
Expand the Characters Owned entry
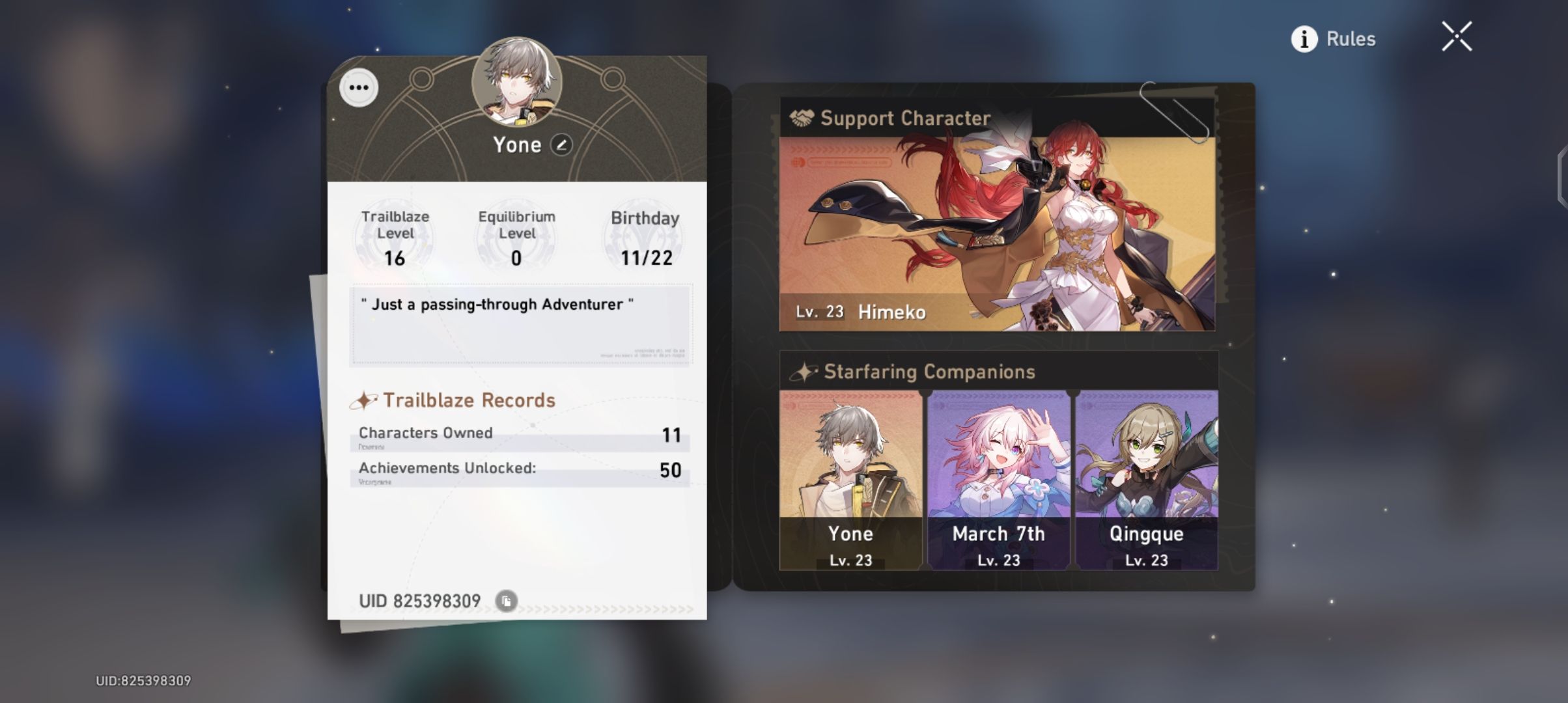pos(521,435)
